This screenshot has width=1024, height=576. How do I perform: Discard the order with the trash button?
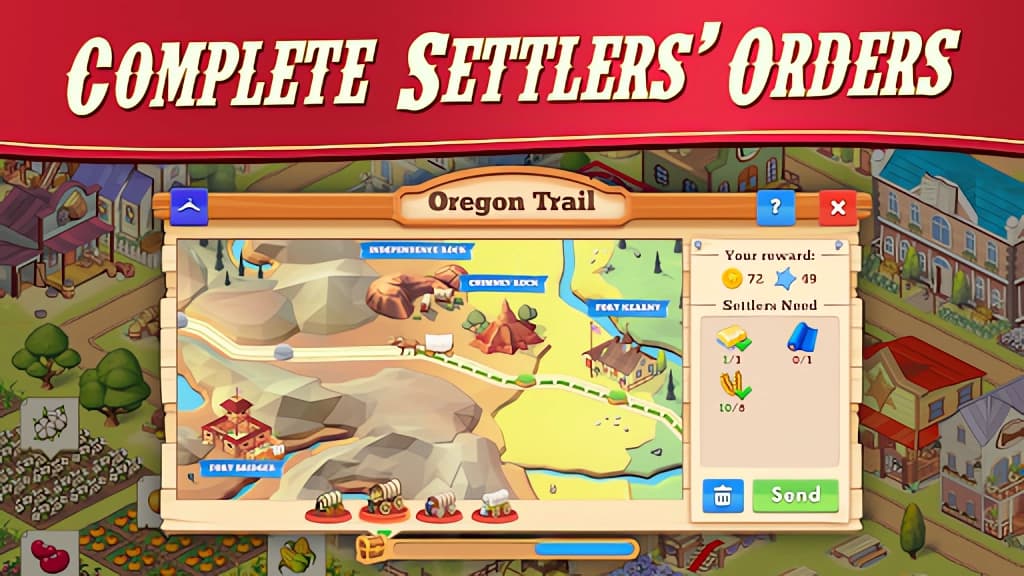pos(723,495)
